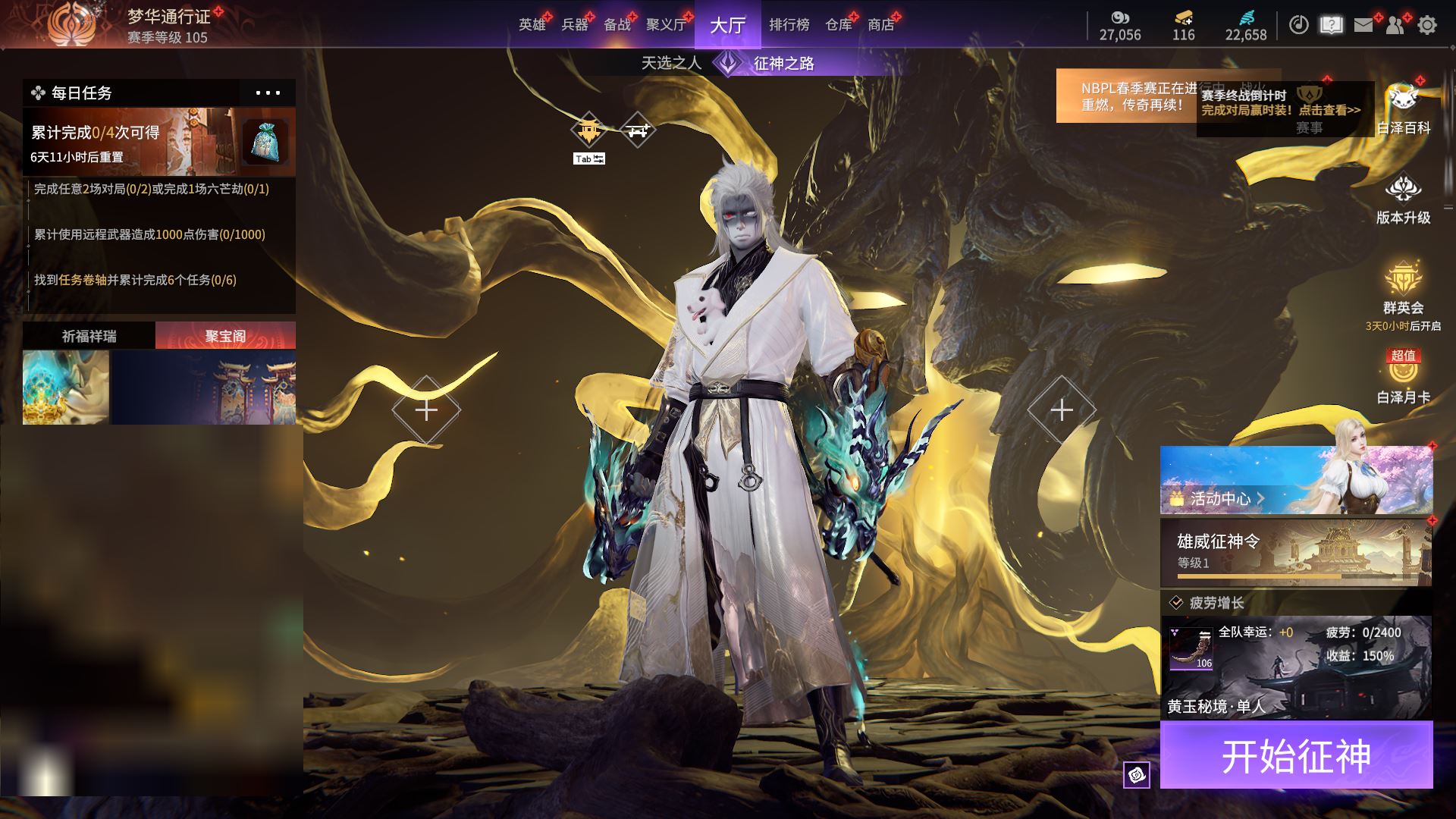1456x819 pixels.
Task: Go to the 聚义厅 page
Action: point(666,25)
